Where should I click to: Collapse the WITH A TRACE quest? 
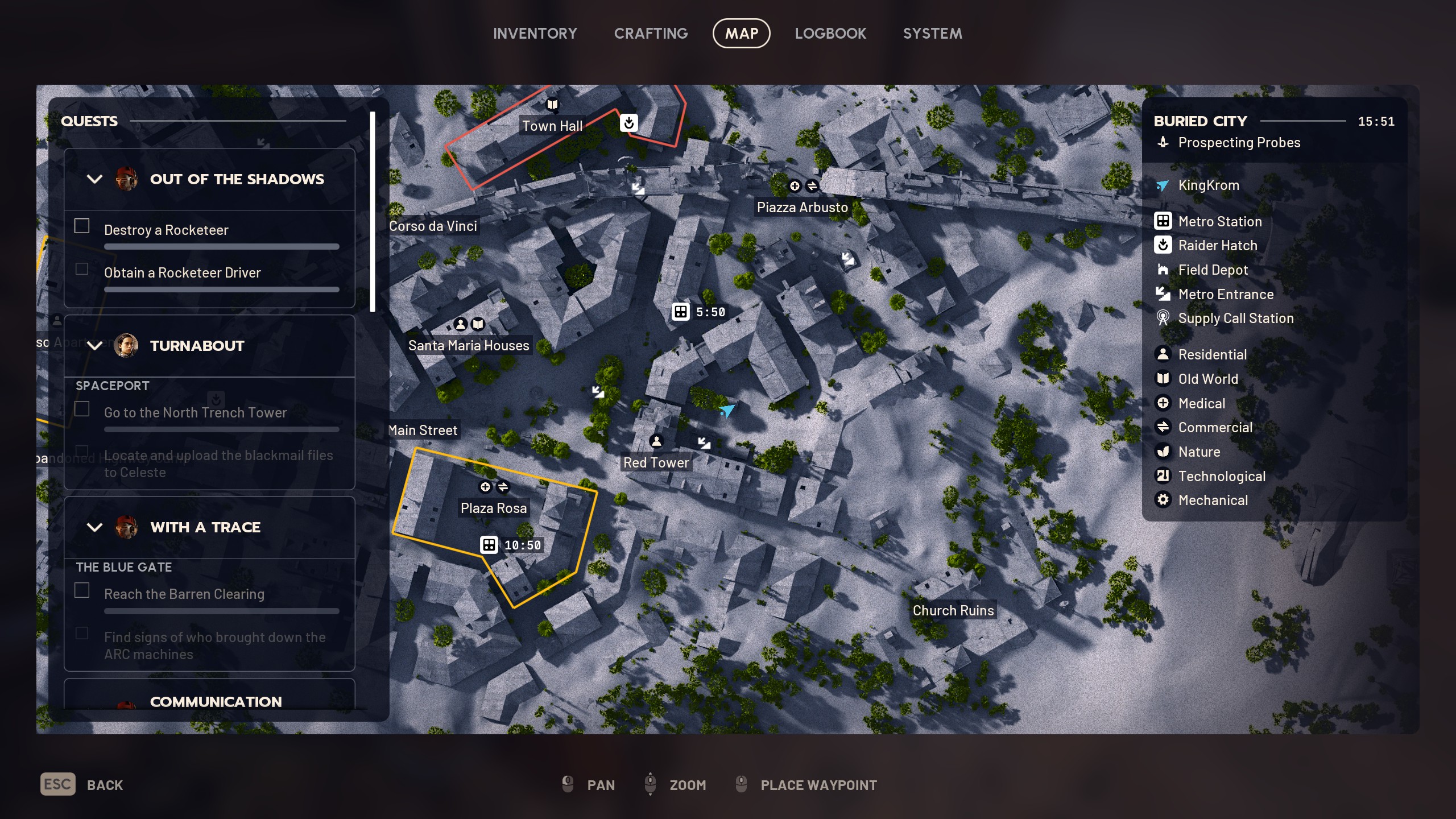94,527
